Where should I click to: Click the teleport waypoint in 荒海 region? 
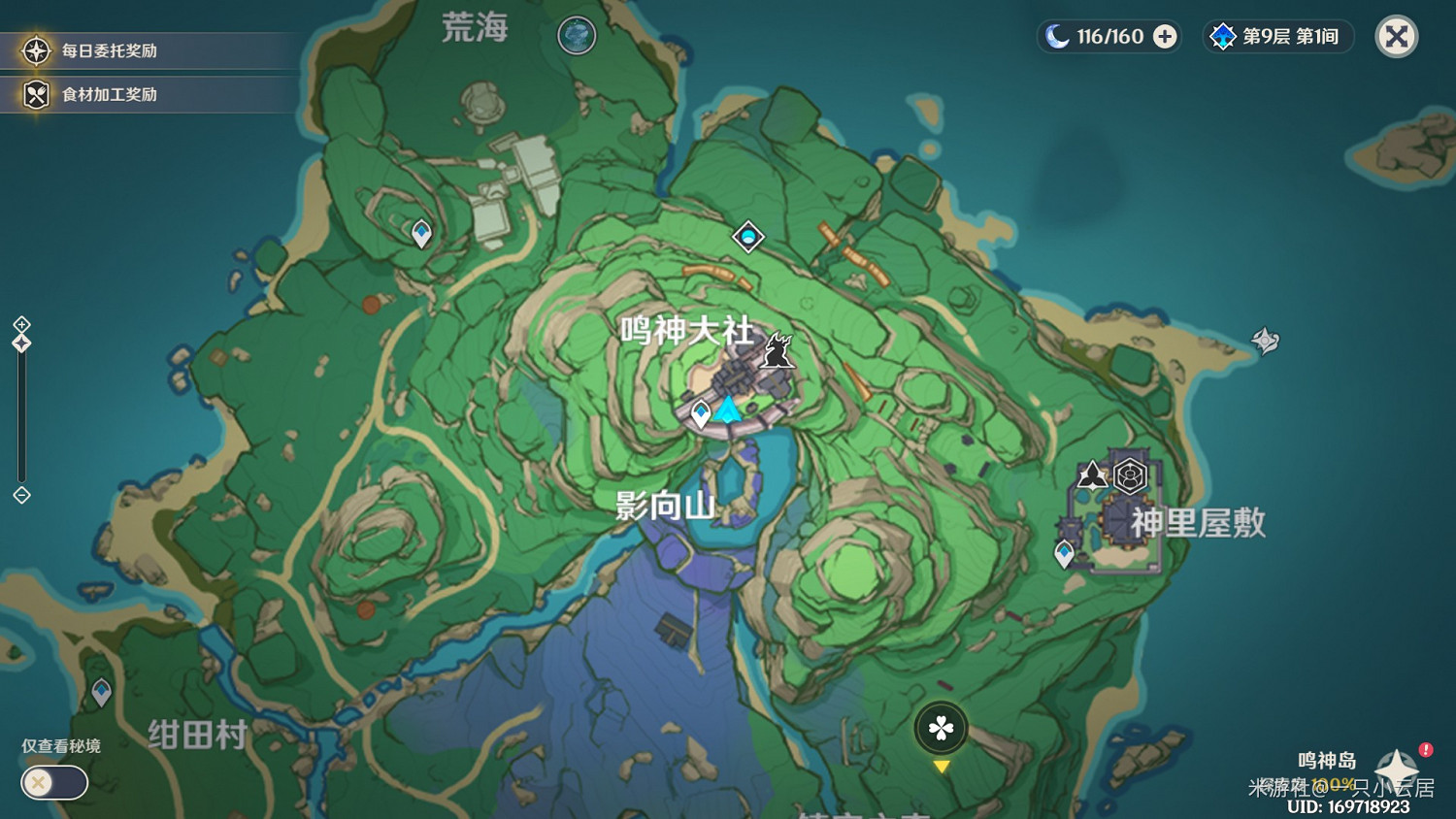[x=420, y=232]
